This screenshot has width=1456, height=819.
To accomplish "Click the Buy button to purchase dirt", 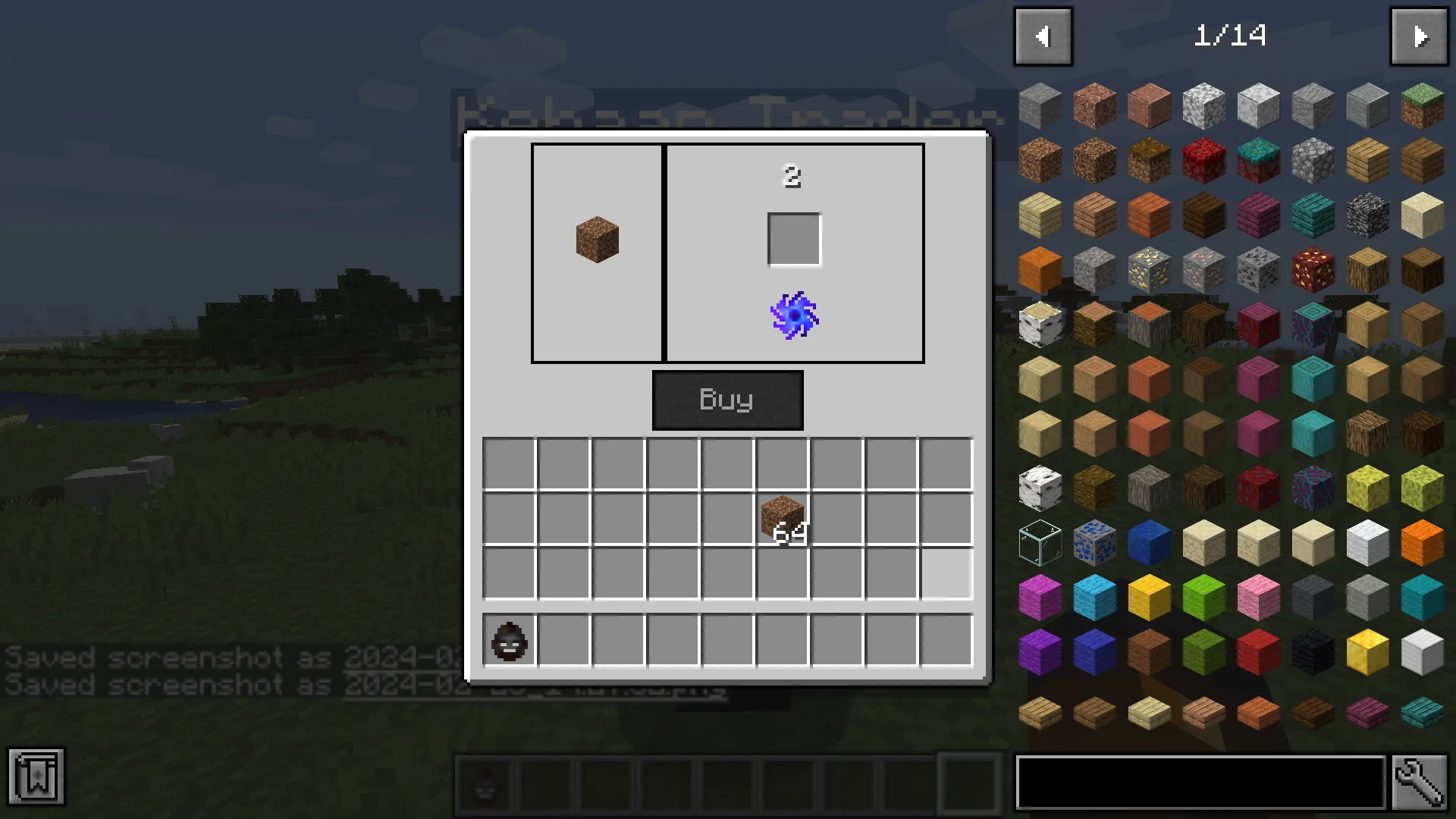I will [x=727, y=400].
